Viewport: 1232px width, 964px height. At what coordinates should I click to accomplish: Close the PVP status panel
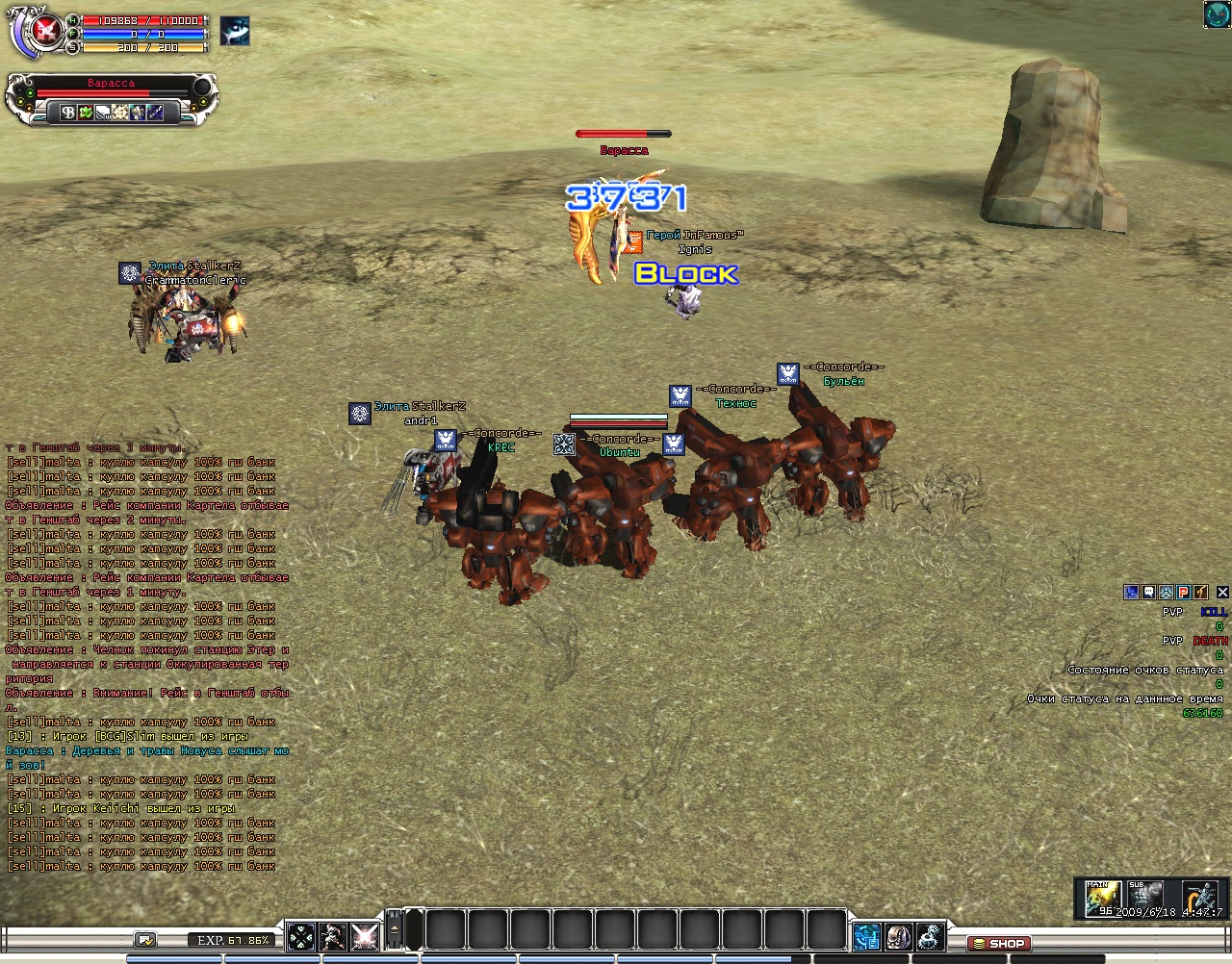pos(1223,593)
